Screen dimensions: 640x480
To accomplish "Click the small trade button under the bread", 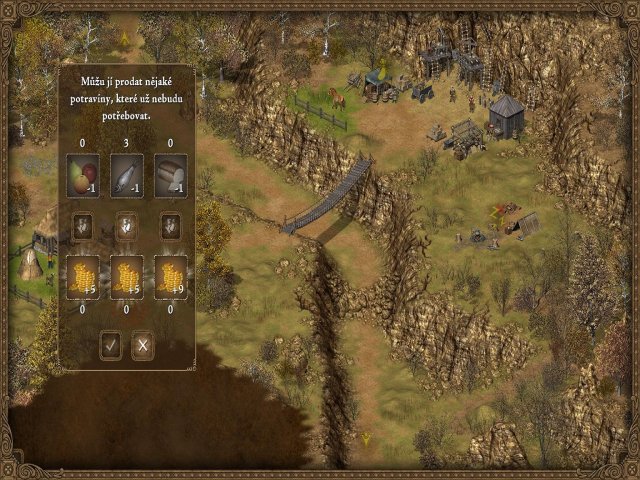I will [x=171, y=227].
